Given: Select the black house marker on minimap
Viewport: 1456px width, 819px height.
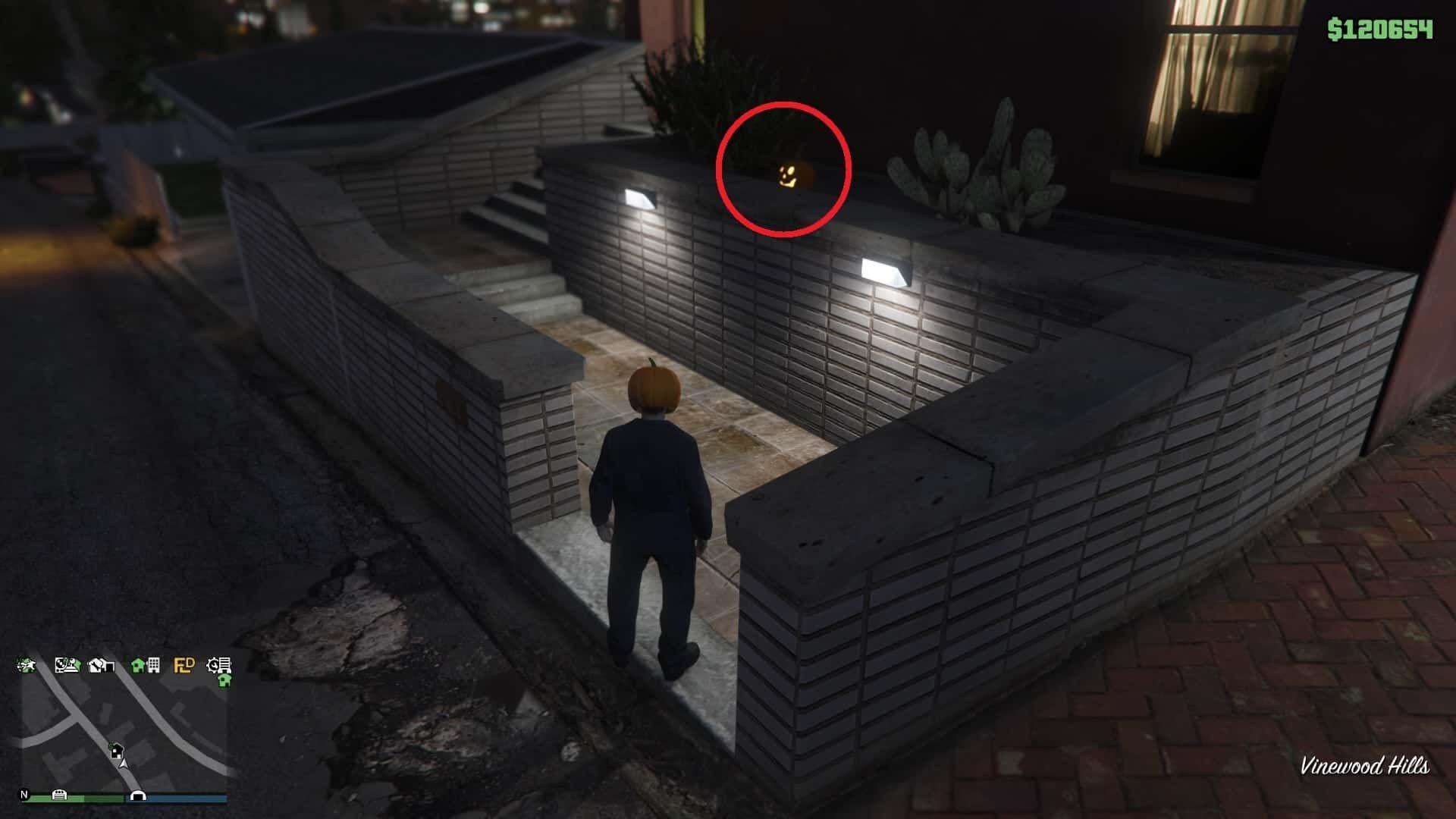Looking at the screenshot, I should (115, 751).
